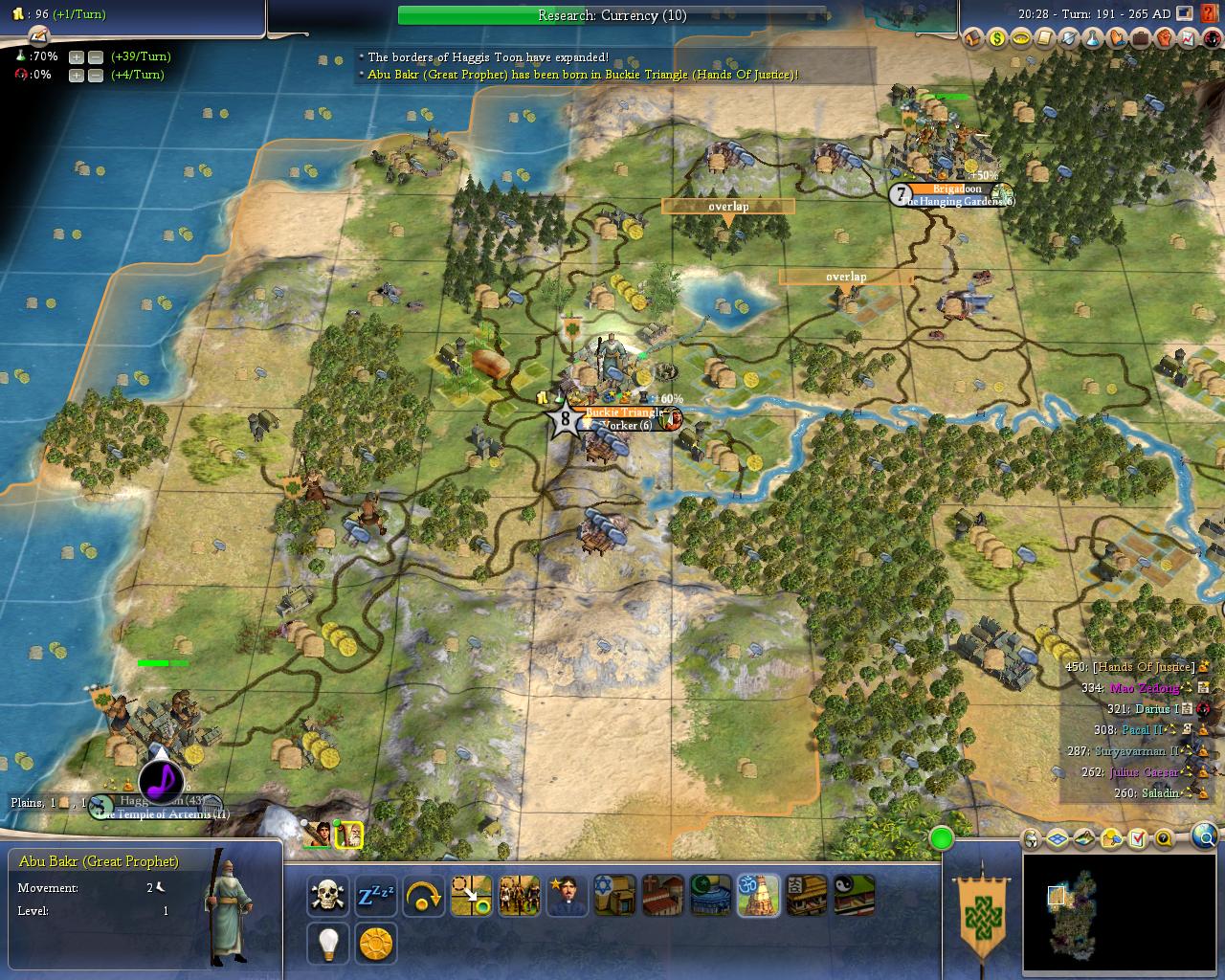Increase the research rate with plus

[77, 57]
